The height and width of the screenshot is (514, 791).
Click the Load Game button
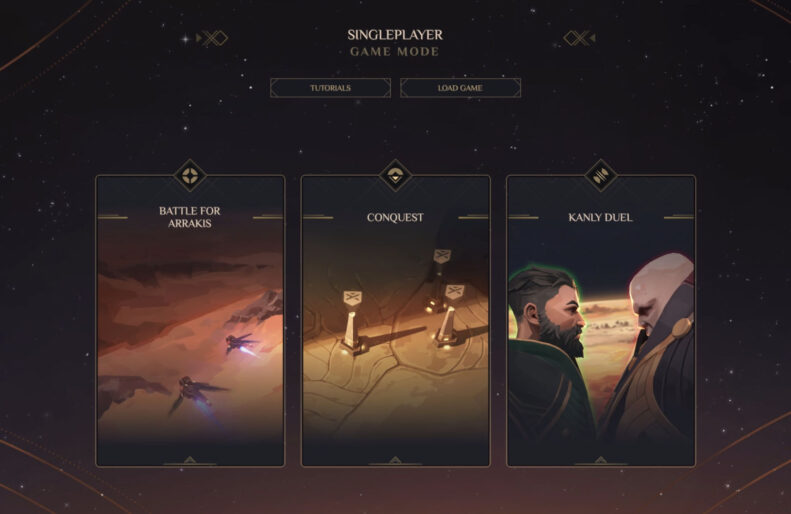click(460, 88)
